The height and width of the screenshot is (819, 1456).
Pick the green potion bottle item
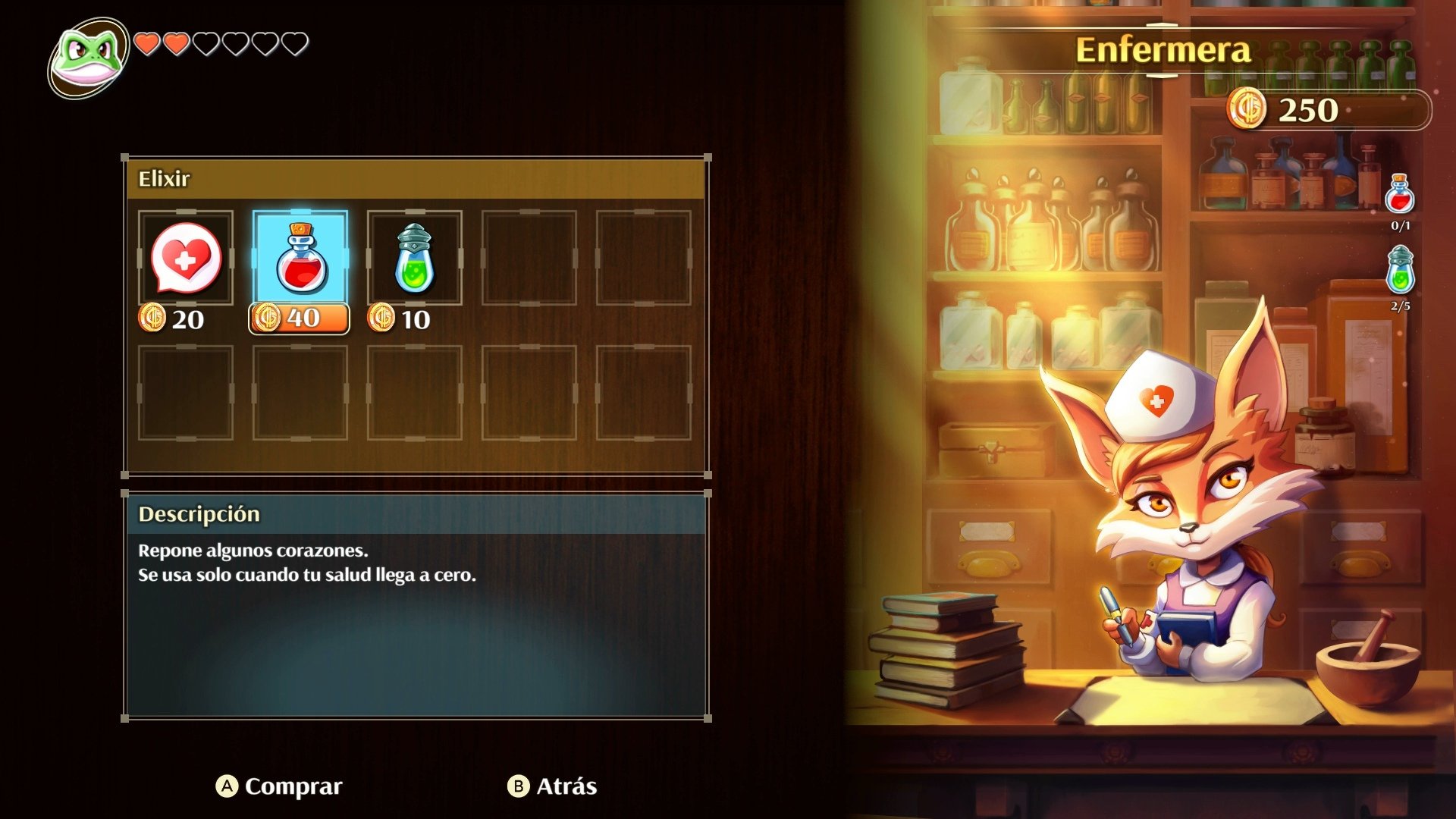pyautogui.click(x=414, y=259)
